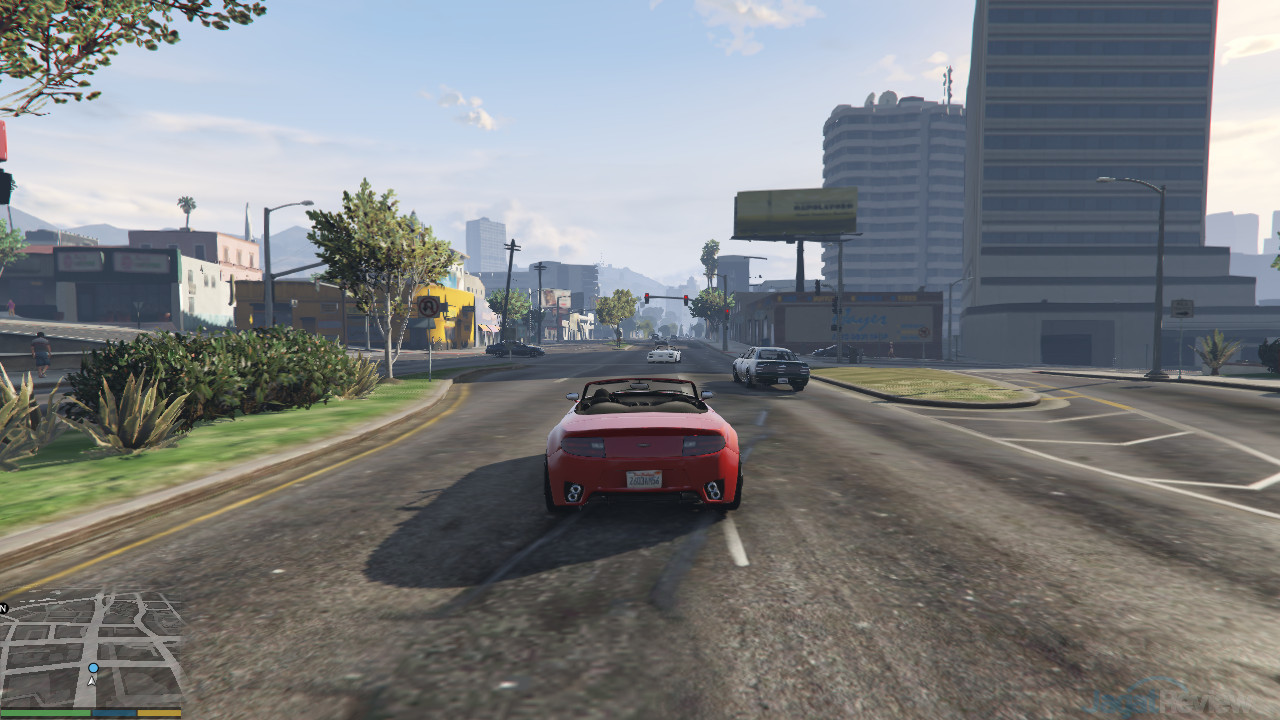Select the blue blip on the minimap
This screenshot has width=1280, height=720.
(93, 667)
